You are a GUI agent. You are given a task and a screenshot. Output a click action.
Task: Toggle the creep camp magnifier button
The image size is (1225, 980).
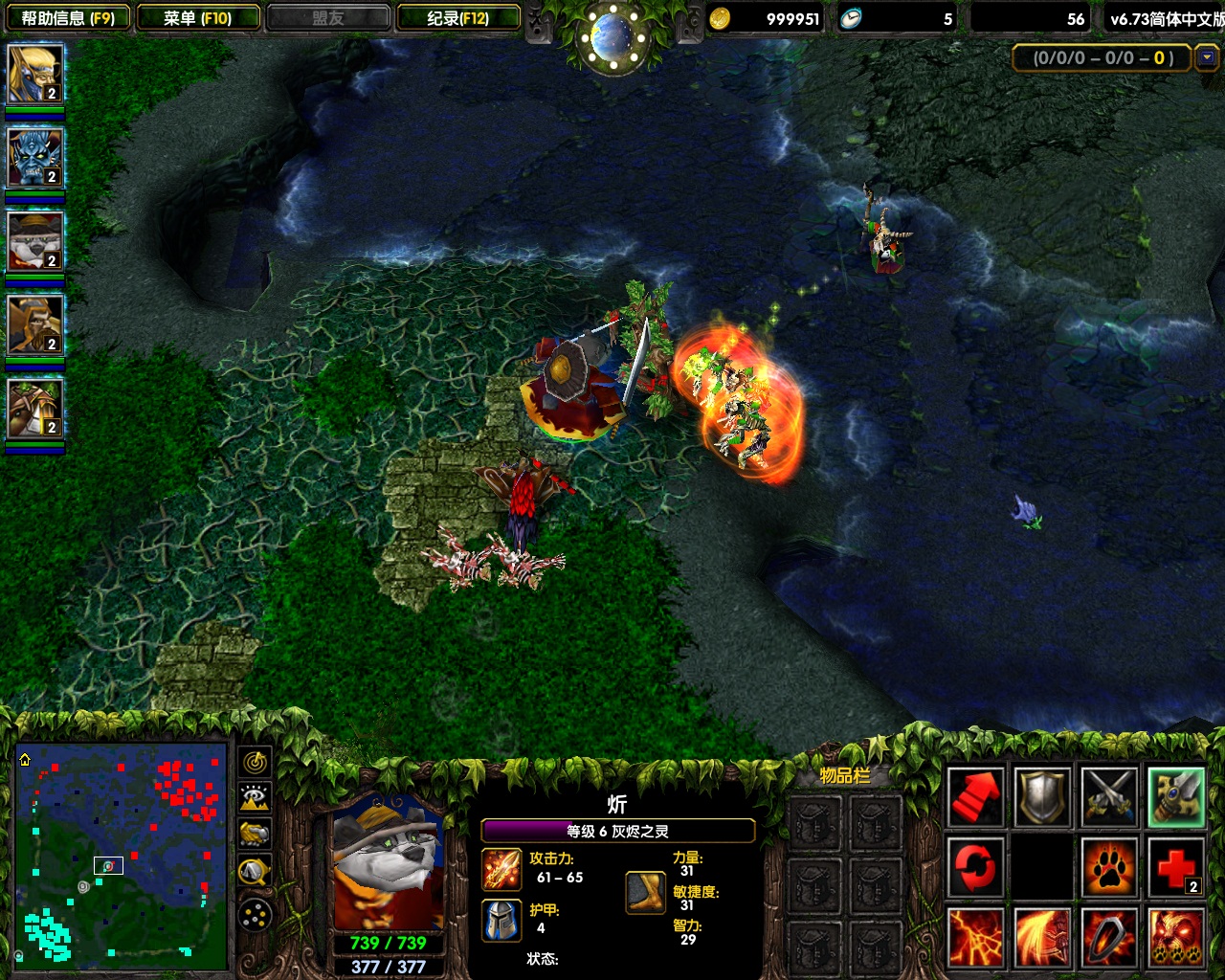(x=255, y=871)
